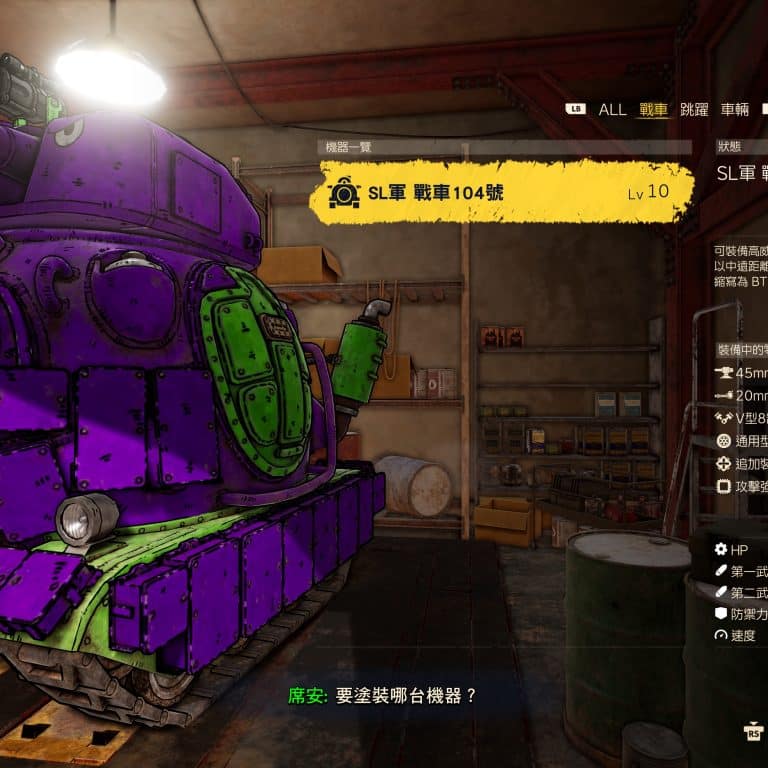768x768 pixels.
Task: Open the 跳躍 category tab
Action: point(694,110)
